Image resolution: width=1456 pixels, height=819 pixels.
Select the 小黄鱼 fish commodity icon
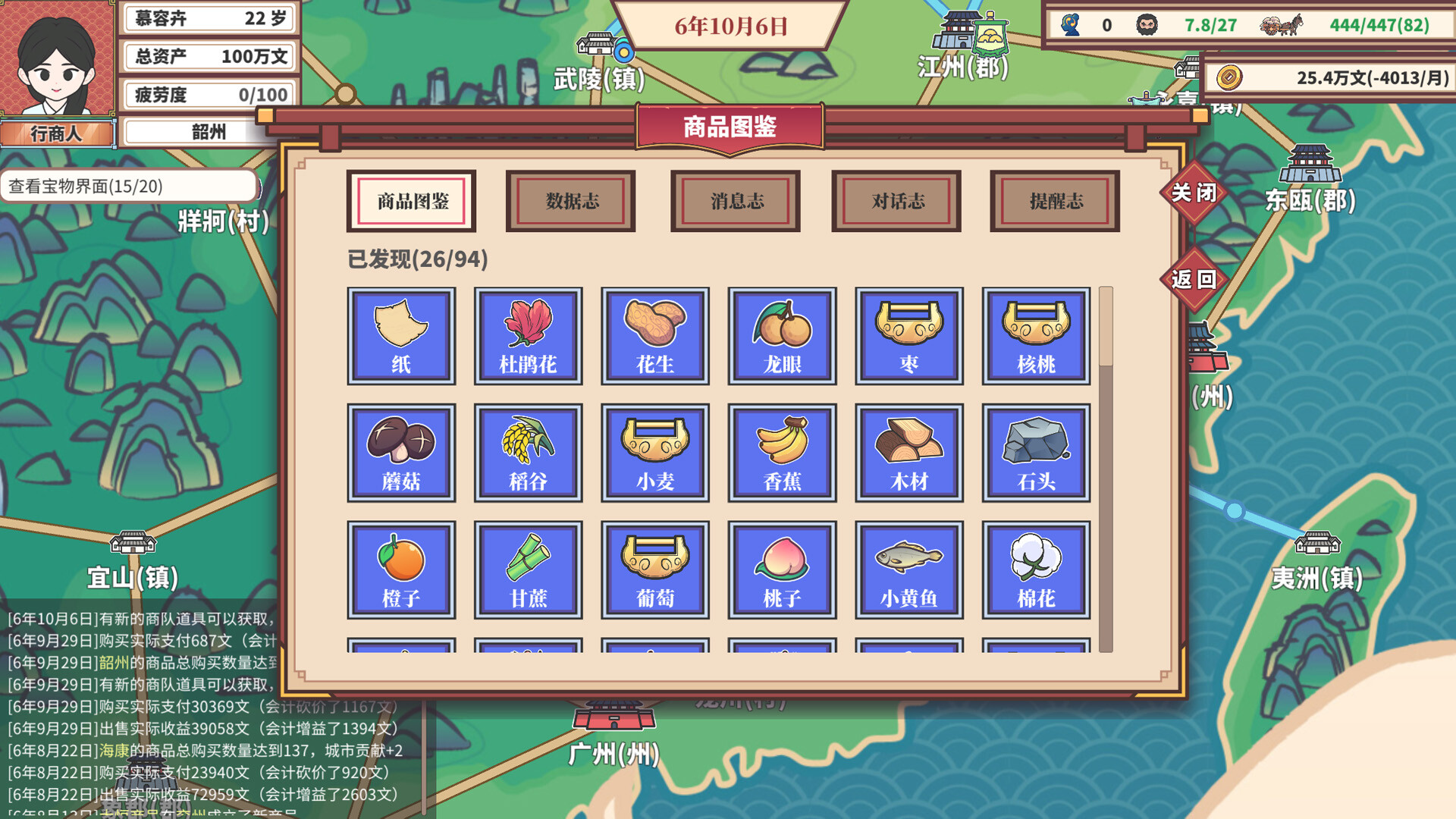tap(909, 570)
